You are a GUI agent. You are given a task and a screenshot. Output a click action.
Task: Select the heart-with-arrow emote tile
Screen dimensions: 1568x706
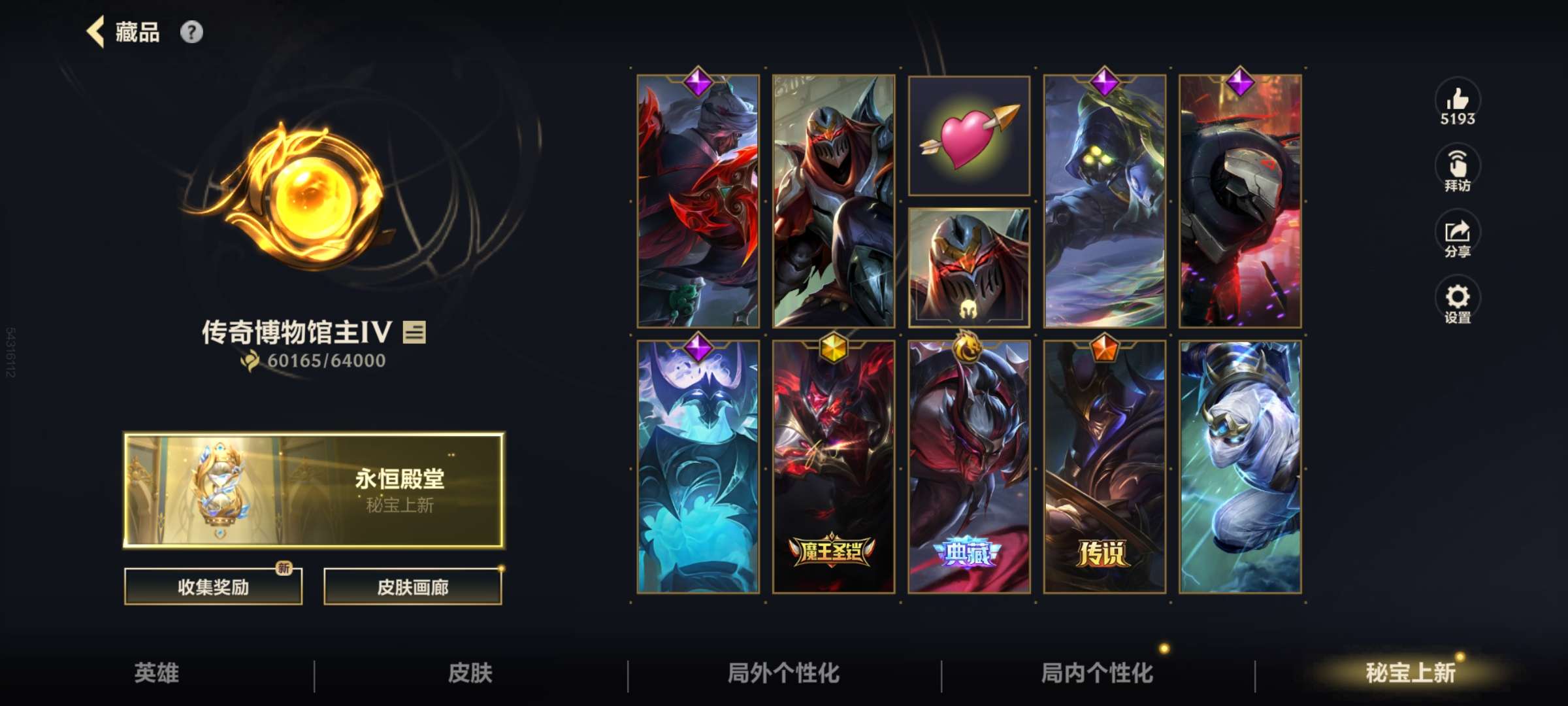point(971,136)
